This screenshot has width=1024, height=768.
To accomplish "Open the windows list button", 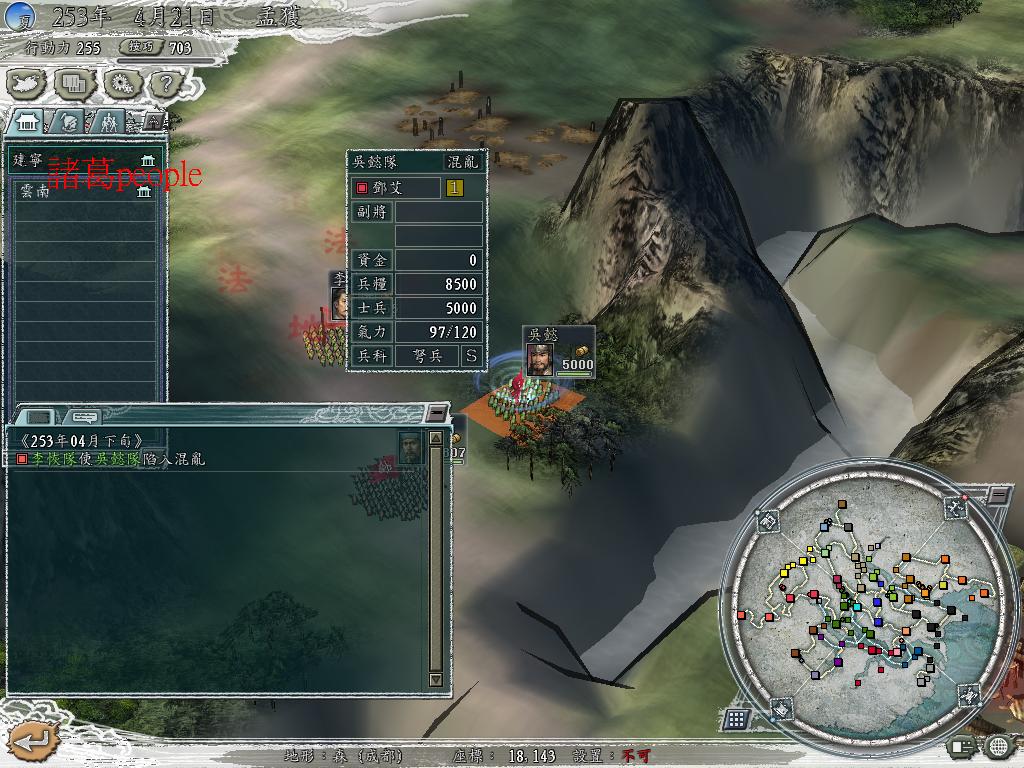I will [x=75, y=83].
